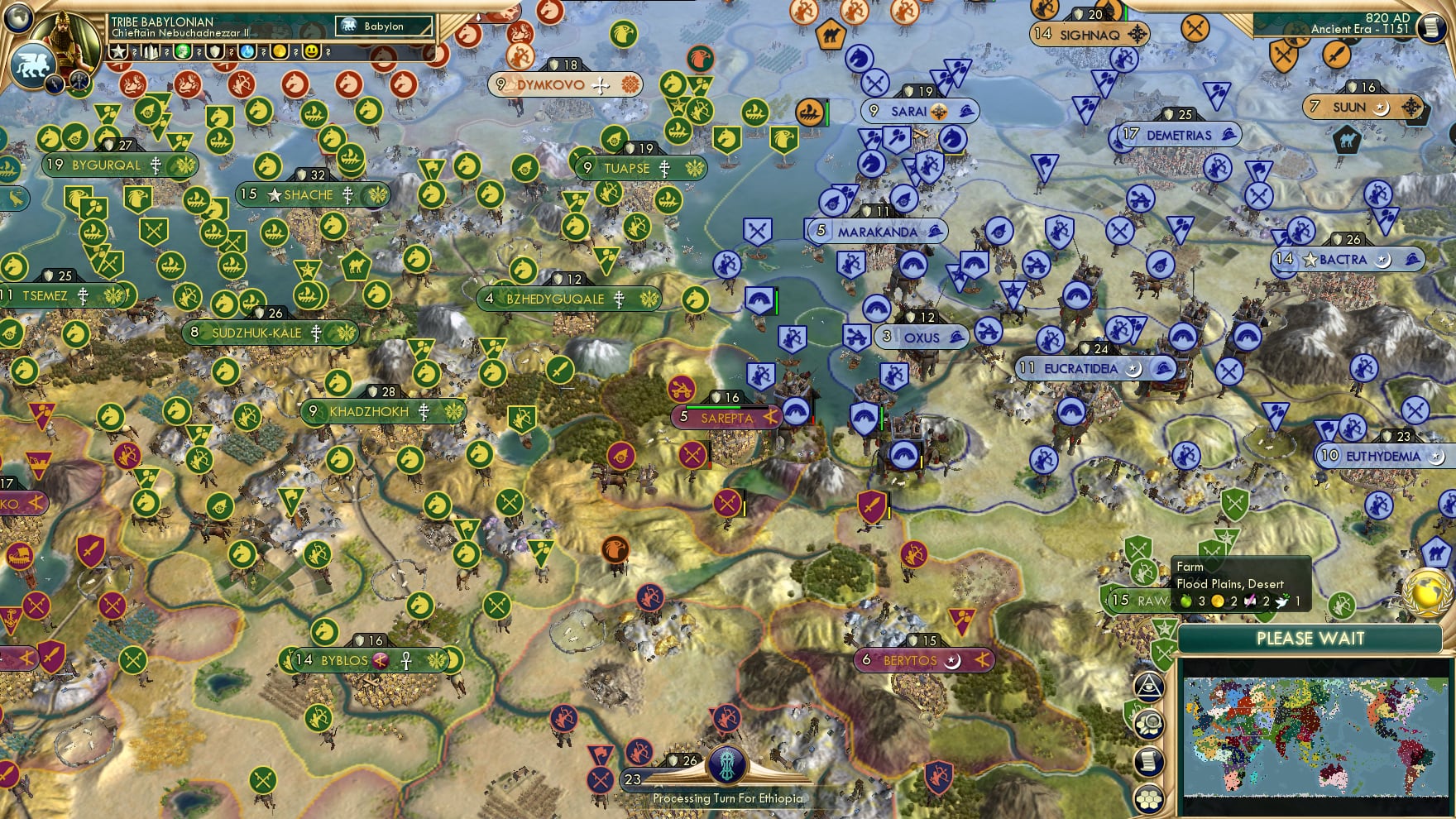
Task: Open the game menu scroll at the top right
Action: (1429, 28)
